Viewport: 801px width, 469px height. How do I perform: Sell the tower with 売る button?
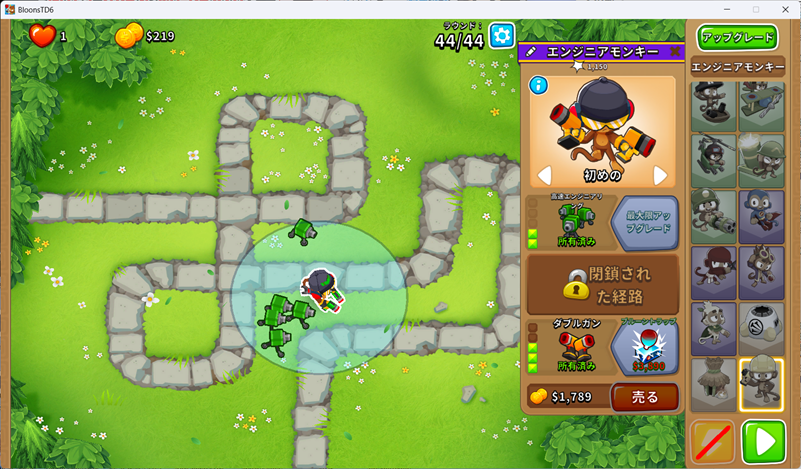click(644, 397)
